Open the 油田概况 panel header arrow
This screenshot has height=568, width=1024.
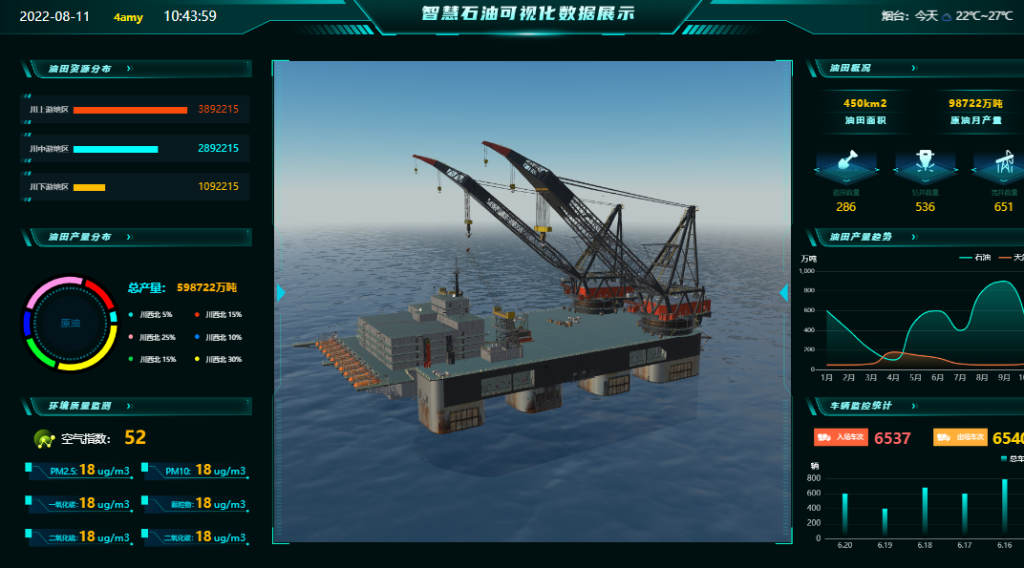point(913,69)
